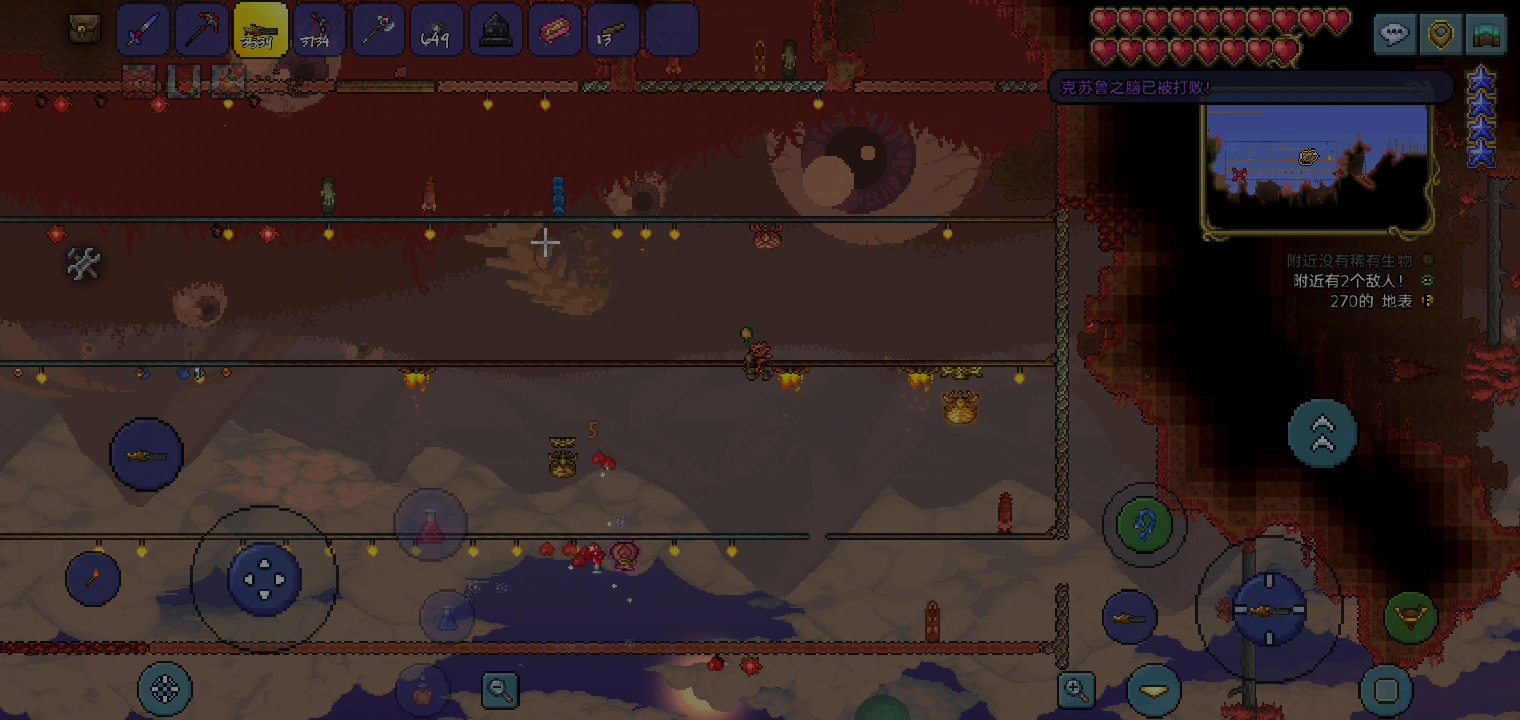Open the chat speech bubble button
Image resolution: width=1520 pixels, height=720 pixels.
coord(1394,35)
